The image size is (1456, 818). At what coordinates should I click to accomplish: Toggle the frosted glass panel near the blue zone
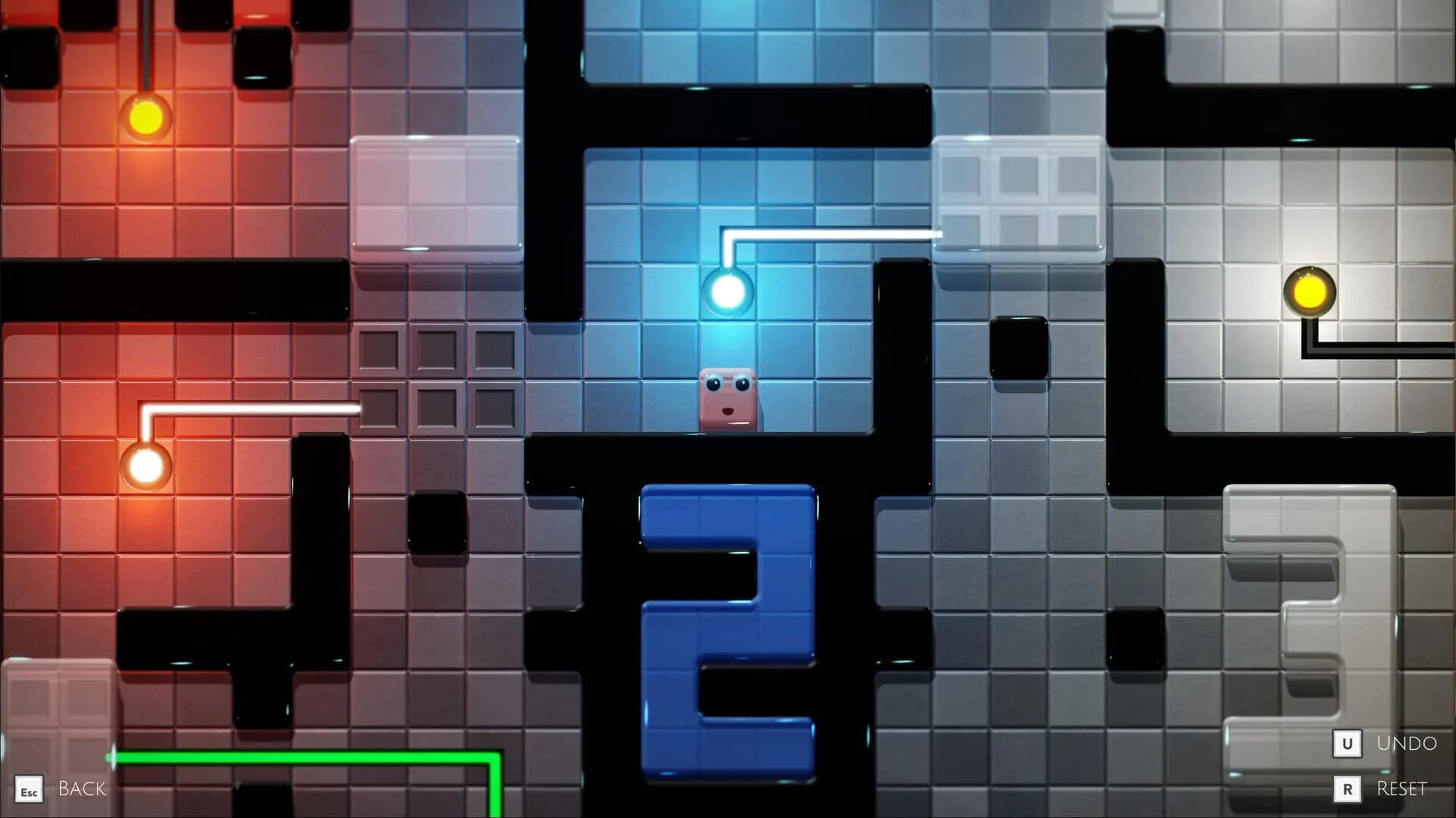(x=1018, y=196)
